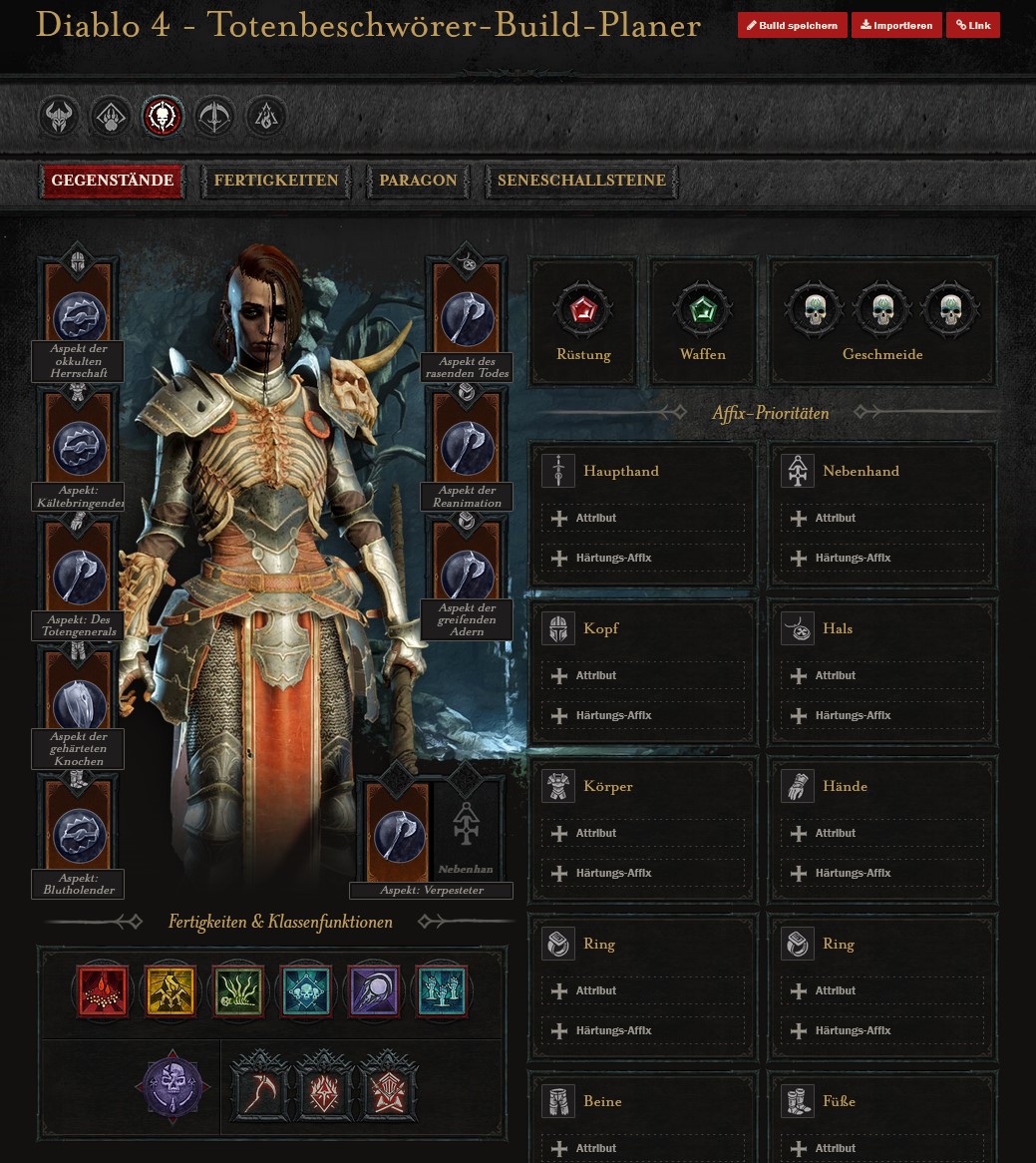
Task: Select the Gegenstände tab
Action: 113,181
